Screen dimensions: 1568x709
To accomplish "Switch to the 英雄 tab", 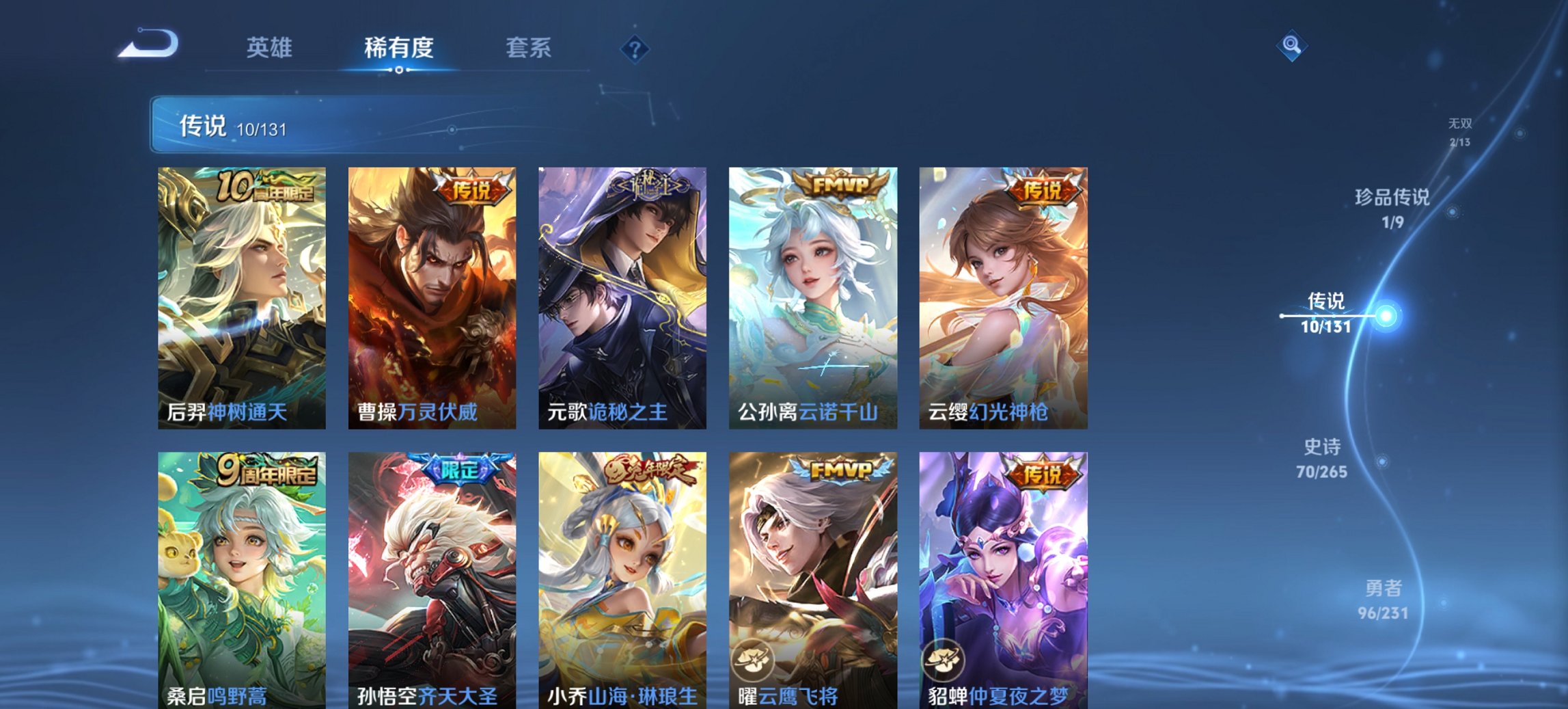I will coord(272,48).
